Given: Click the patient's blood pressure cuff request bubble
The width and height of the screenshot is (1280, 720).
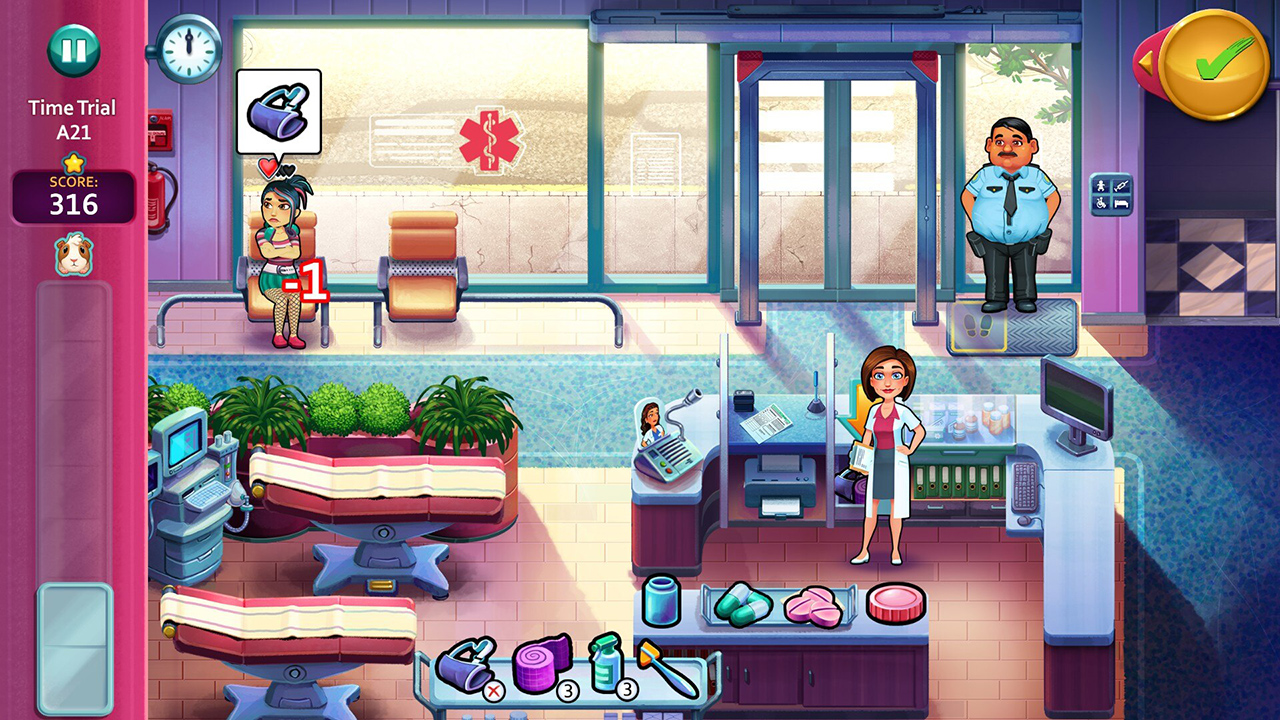Looking at the screenshot, I should coord(278,110).
